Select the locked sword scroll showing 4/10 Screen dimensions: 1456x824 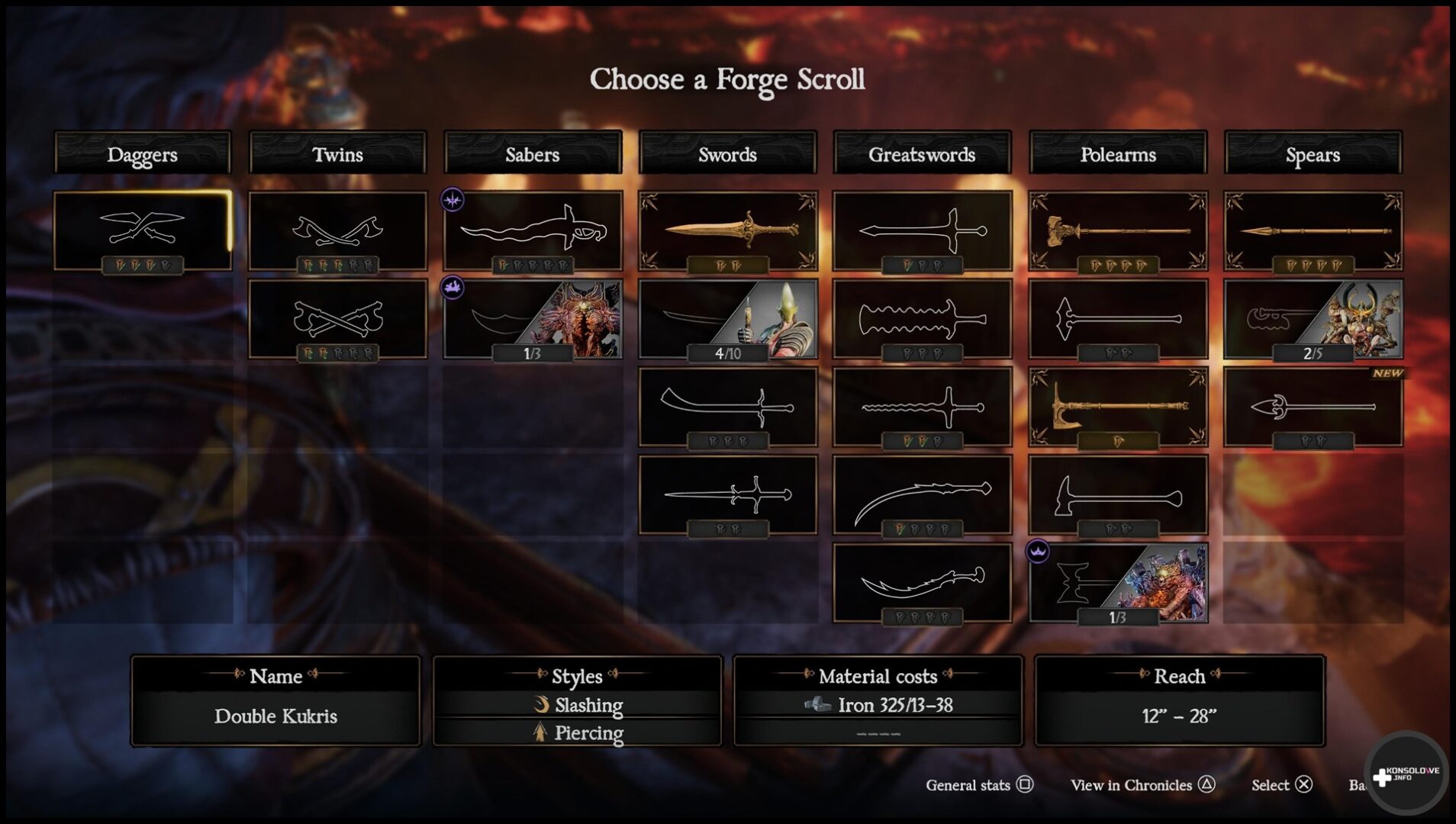727,318
